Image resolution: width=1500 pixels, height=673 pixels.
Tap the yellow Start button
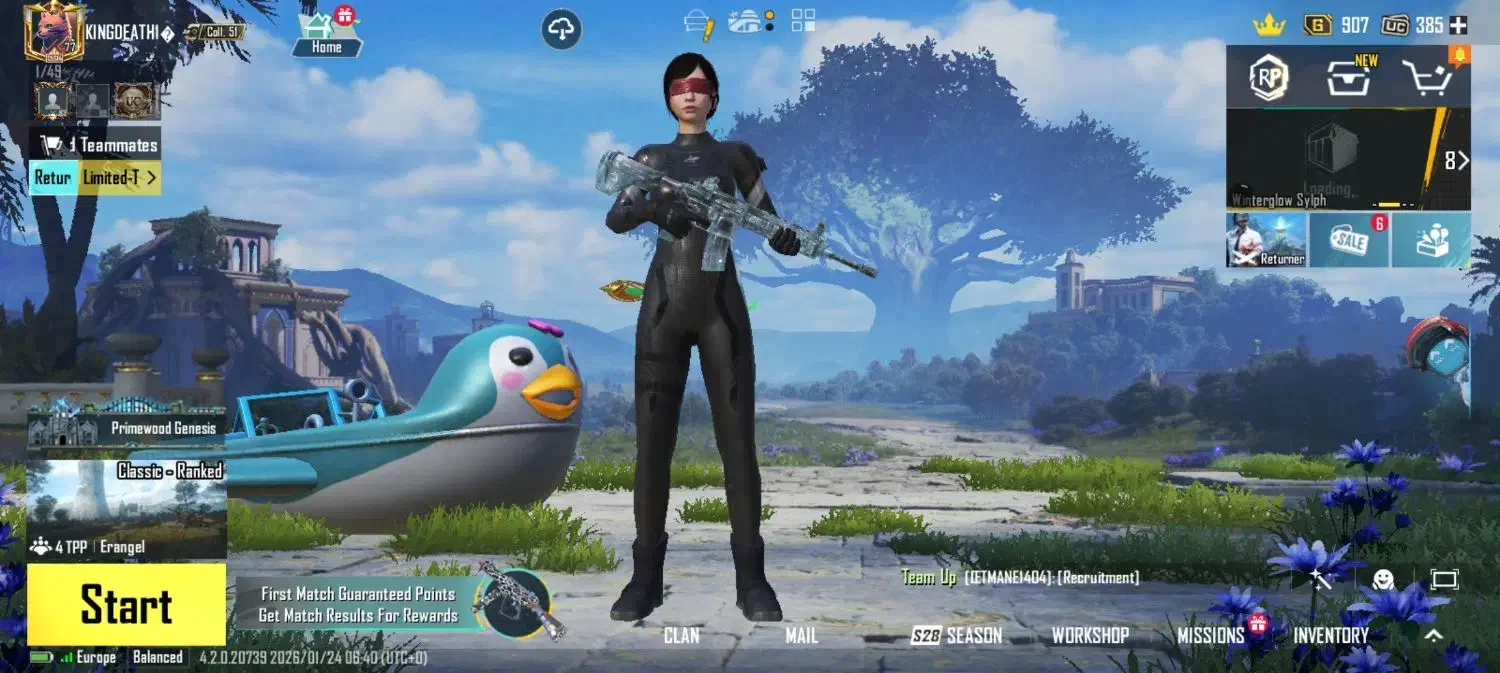[126, 605]
